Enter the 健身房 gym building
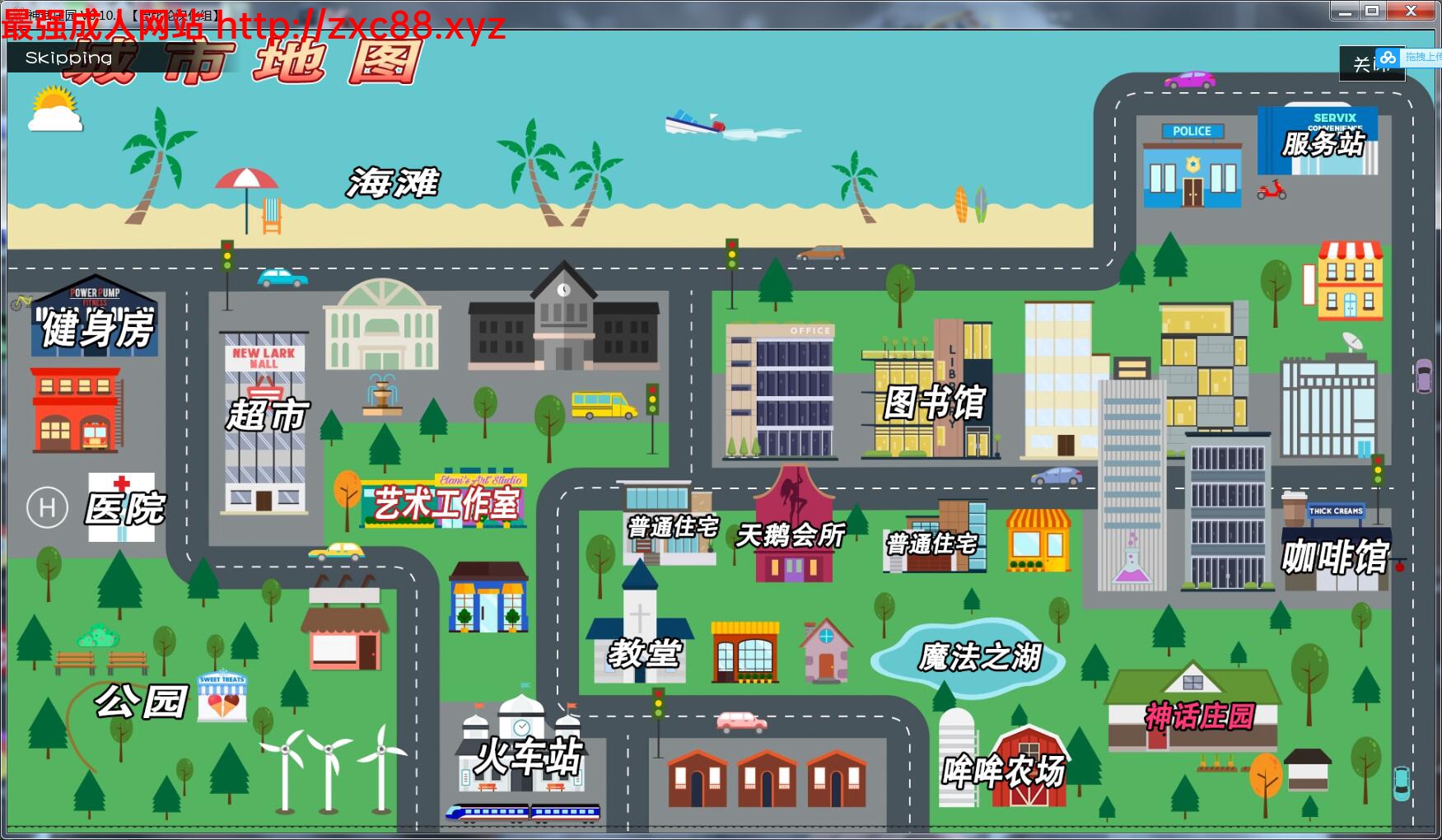 (x=93, y=329)
